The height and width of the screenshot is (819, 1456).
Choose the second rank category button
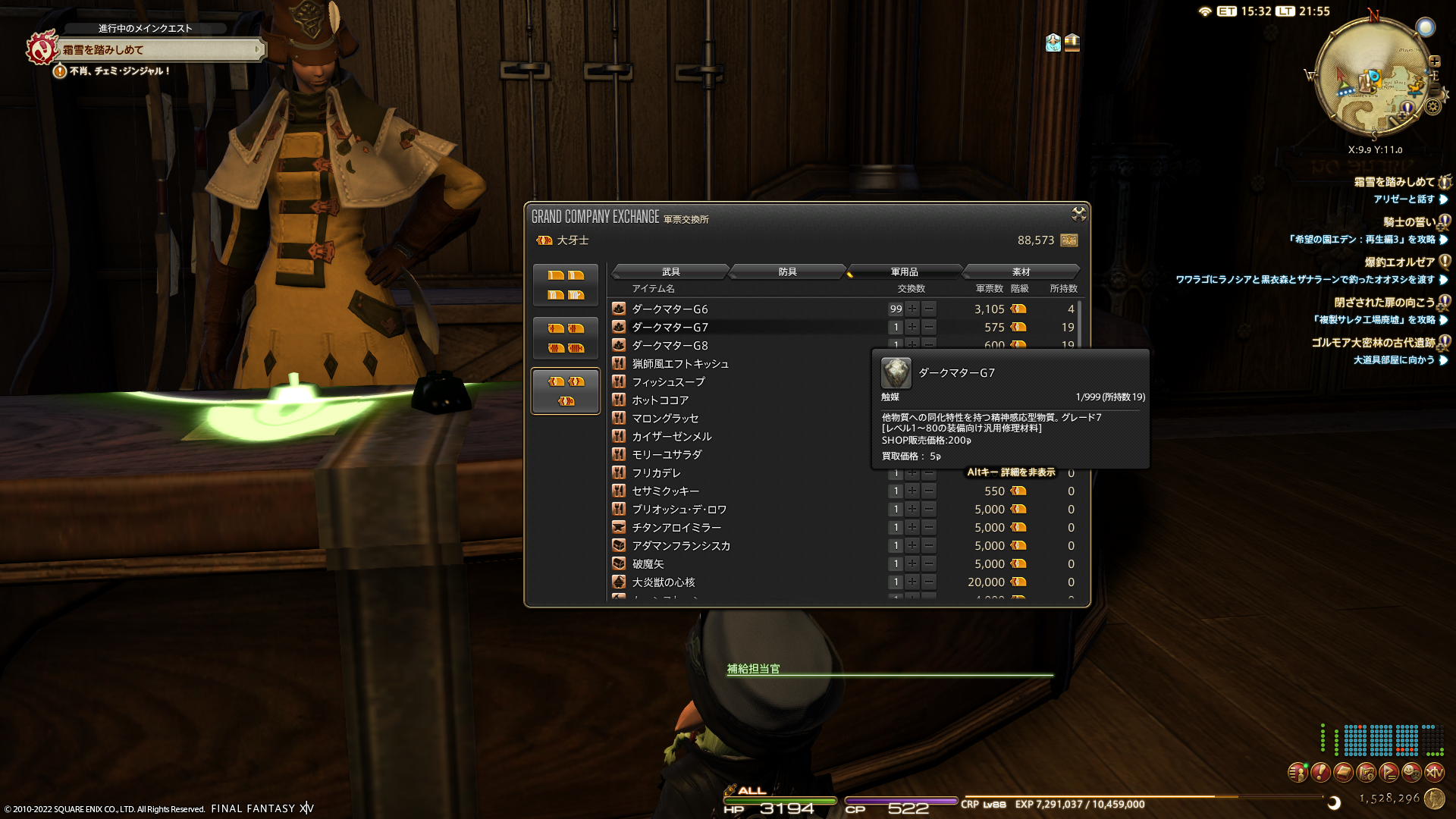click(566, 338)
